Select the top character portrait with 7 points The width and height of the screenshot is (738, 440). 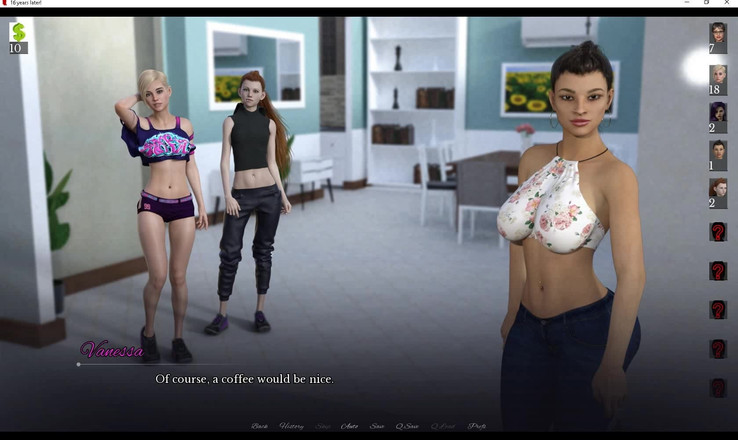(x=718, y=33)
